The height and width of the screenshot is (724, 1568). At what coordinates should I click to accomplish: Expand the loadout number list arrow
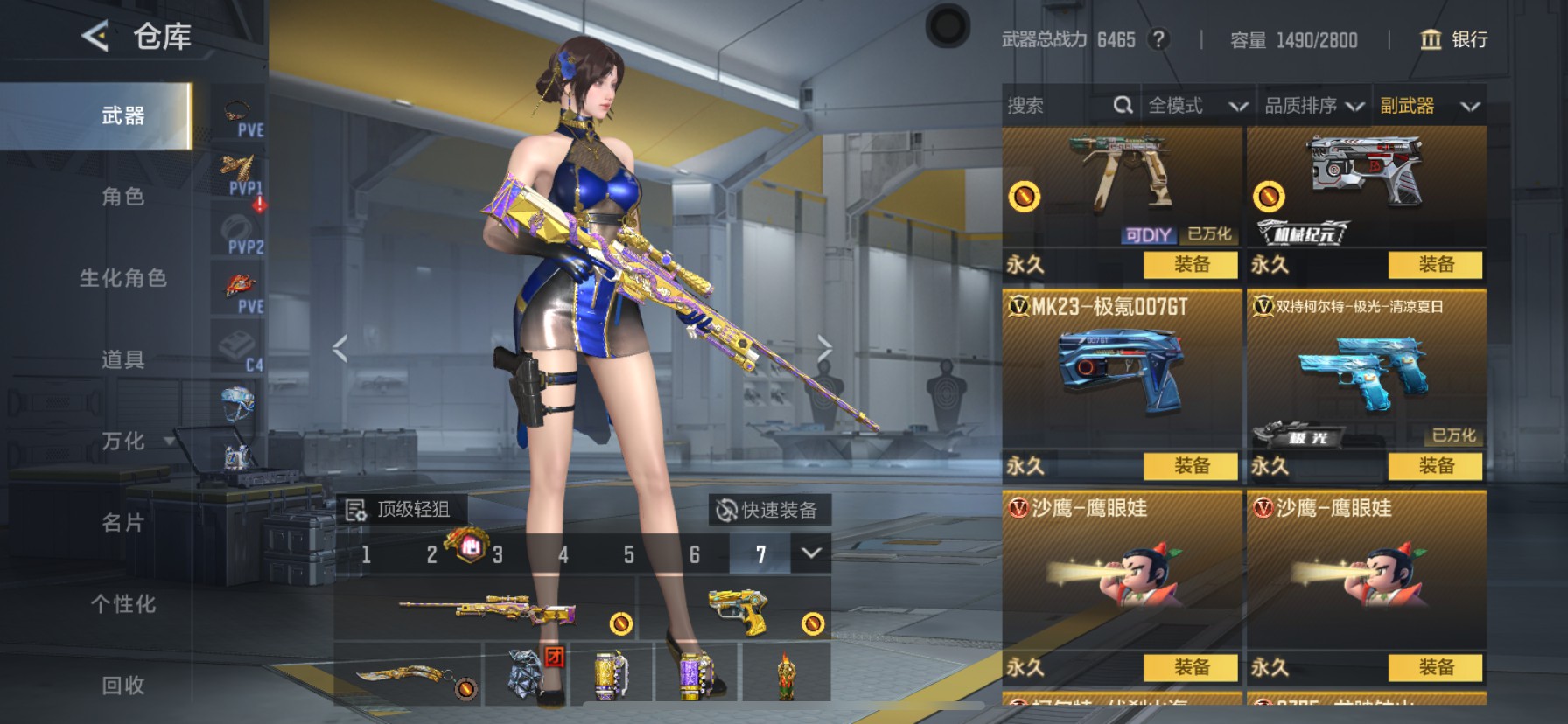tap(811, 553)
